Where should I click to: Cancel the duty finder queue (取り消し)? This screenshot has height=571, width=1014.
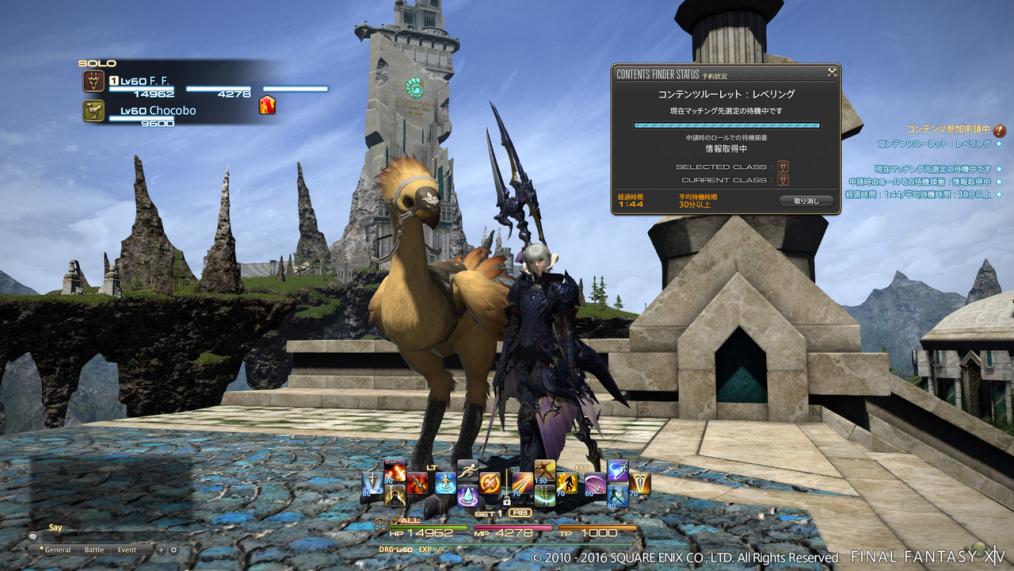pyautogui.click(x=805, y=201)
